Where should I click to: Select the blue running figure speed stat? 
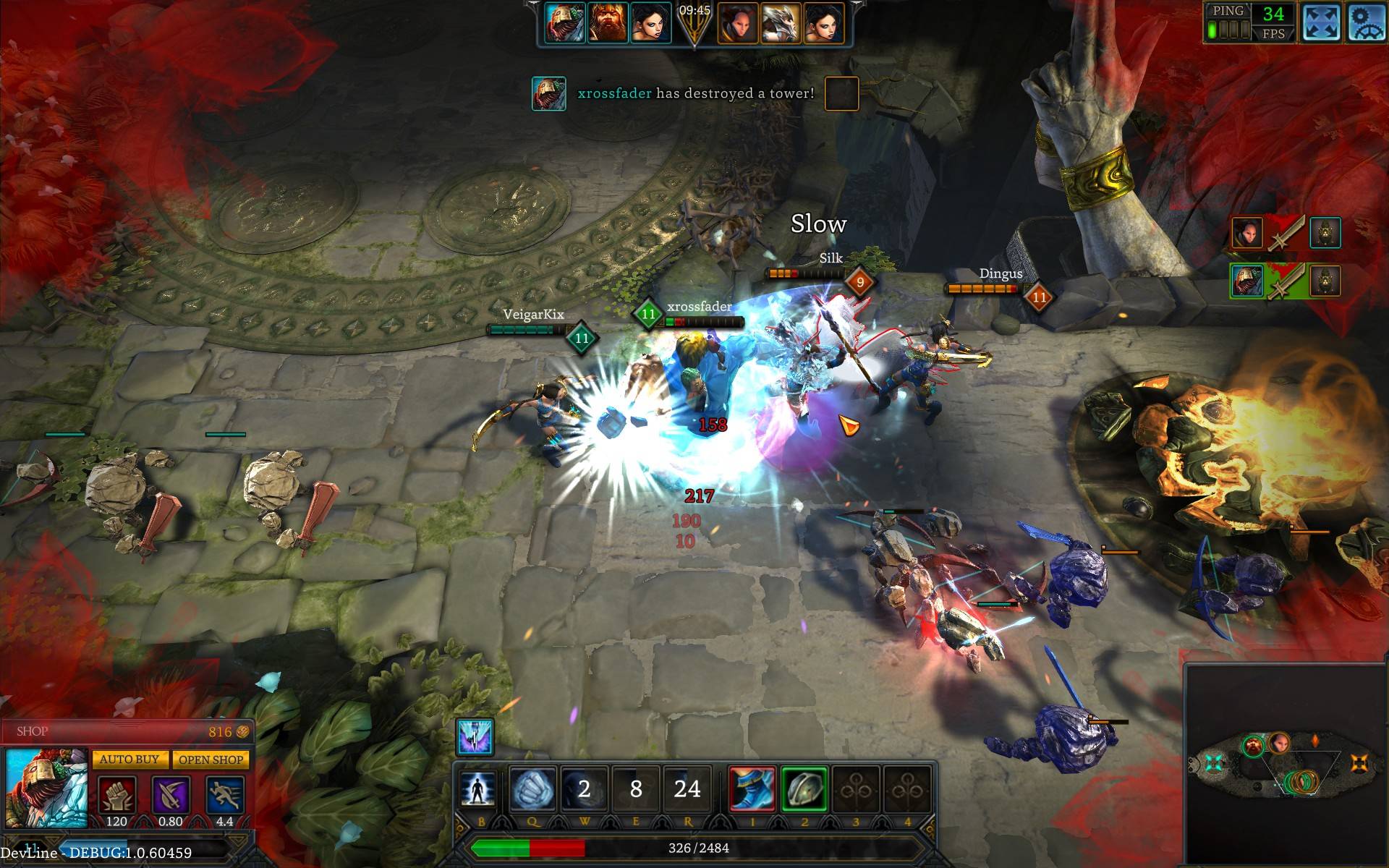pyautogui.click(x=224, y=796)
